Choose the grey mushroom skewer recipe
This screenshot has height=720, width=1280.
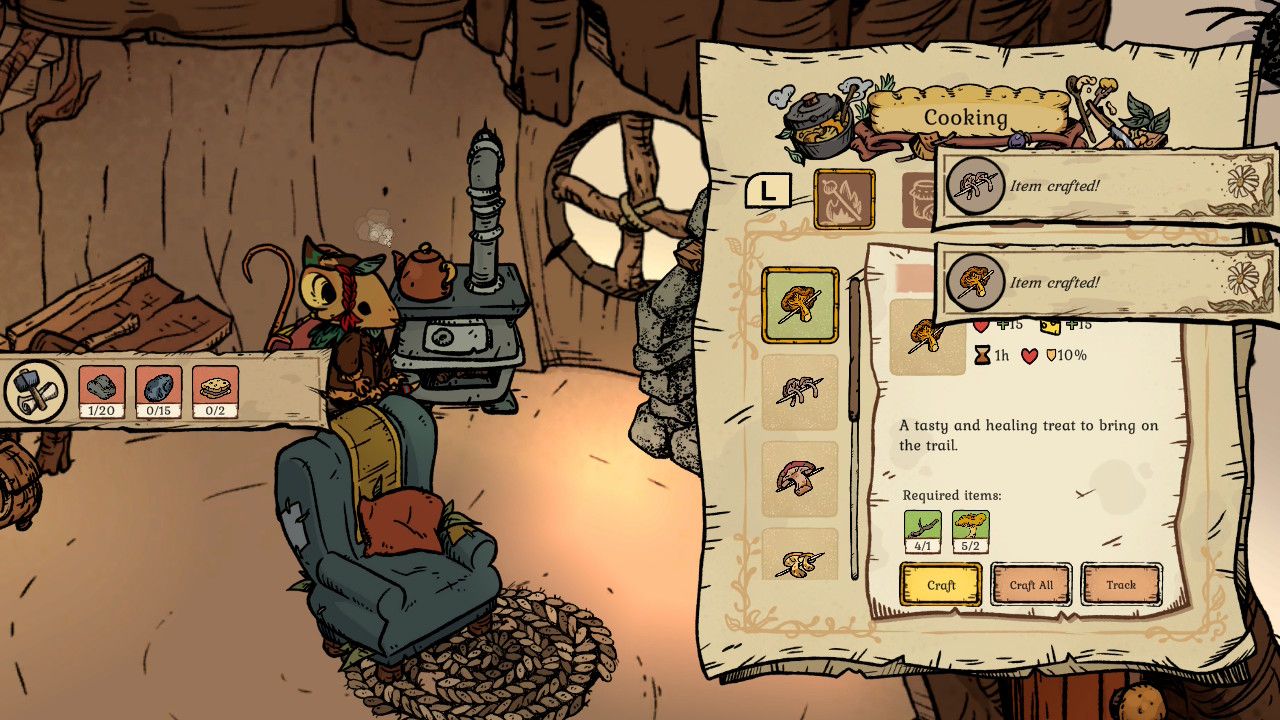coord(800,392)
